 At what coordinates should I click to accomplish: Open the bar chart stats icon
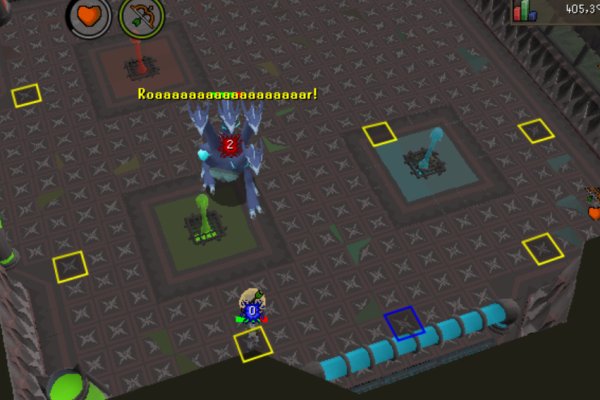[x=524, y=11]
